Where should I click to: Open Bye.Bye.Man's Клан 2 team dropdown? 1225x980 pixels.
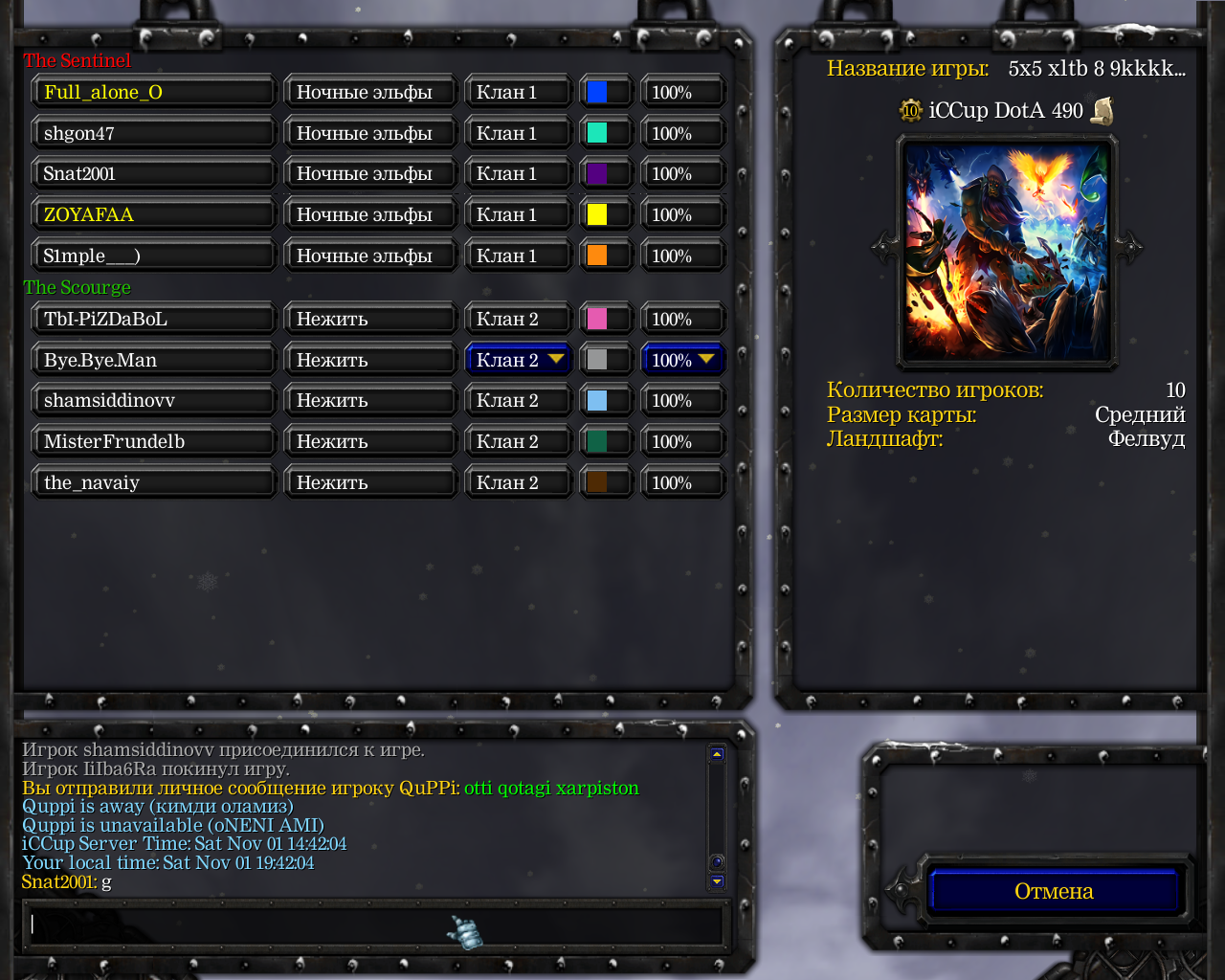518,360
